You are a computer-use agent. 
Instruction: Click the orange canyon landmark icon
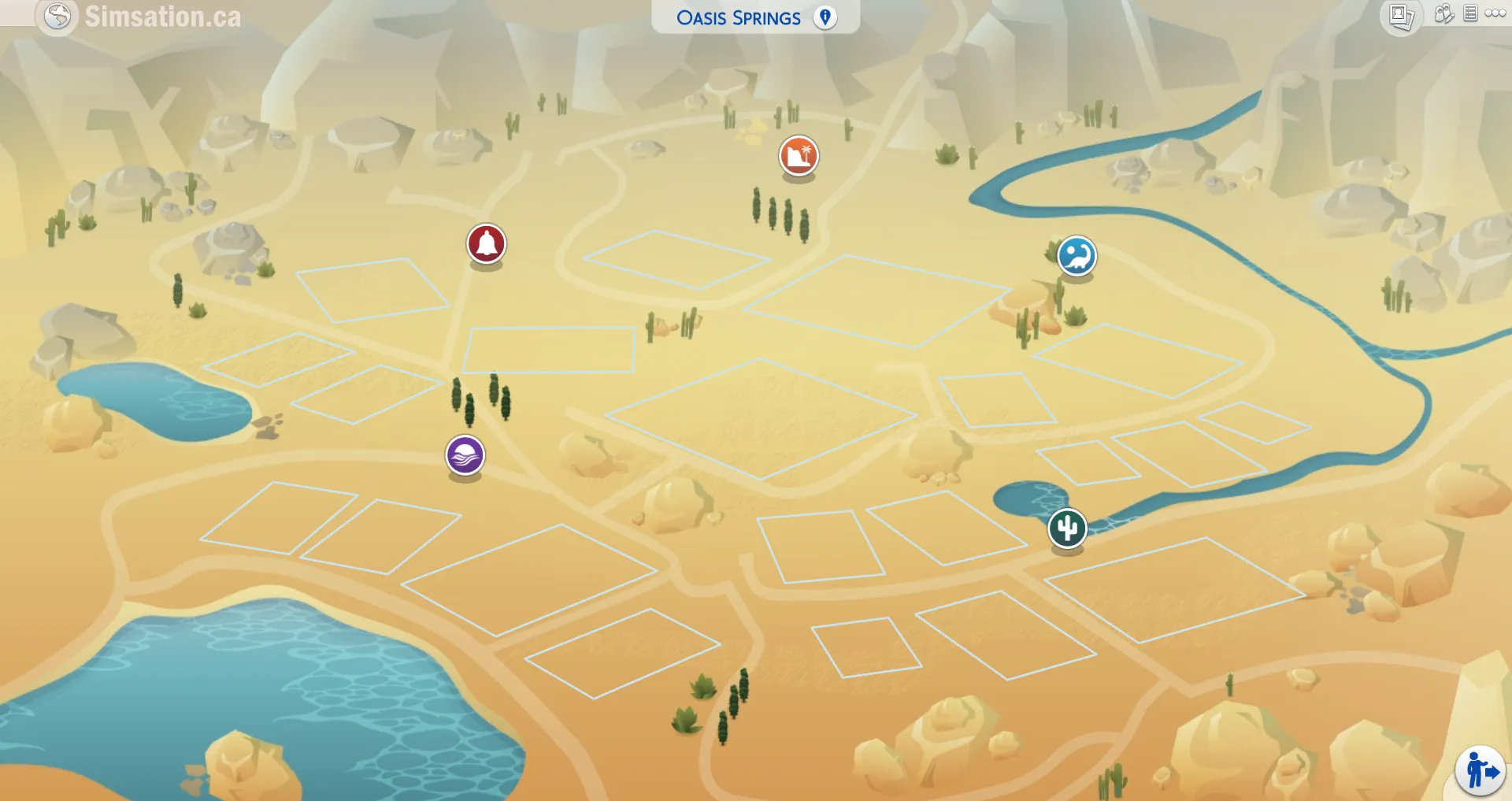point(798,156)
